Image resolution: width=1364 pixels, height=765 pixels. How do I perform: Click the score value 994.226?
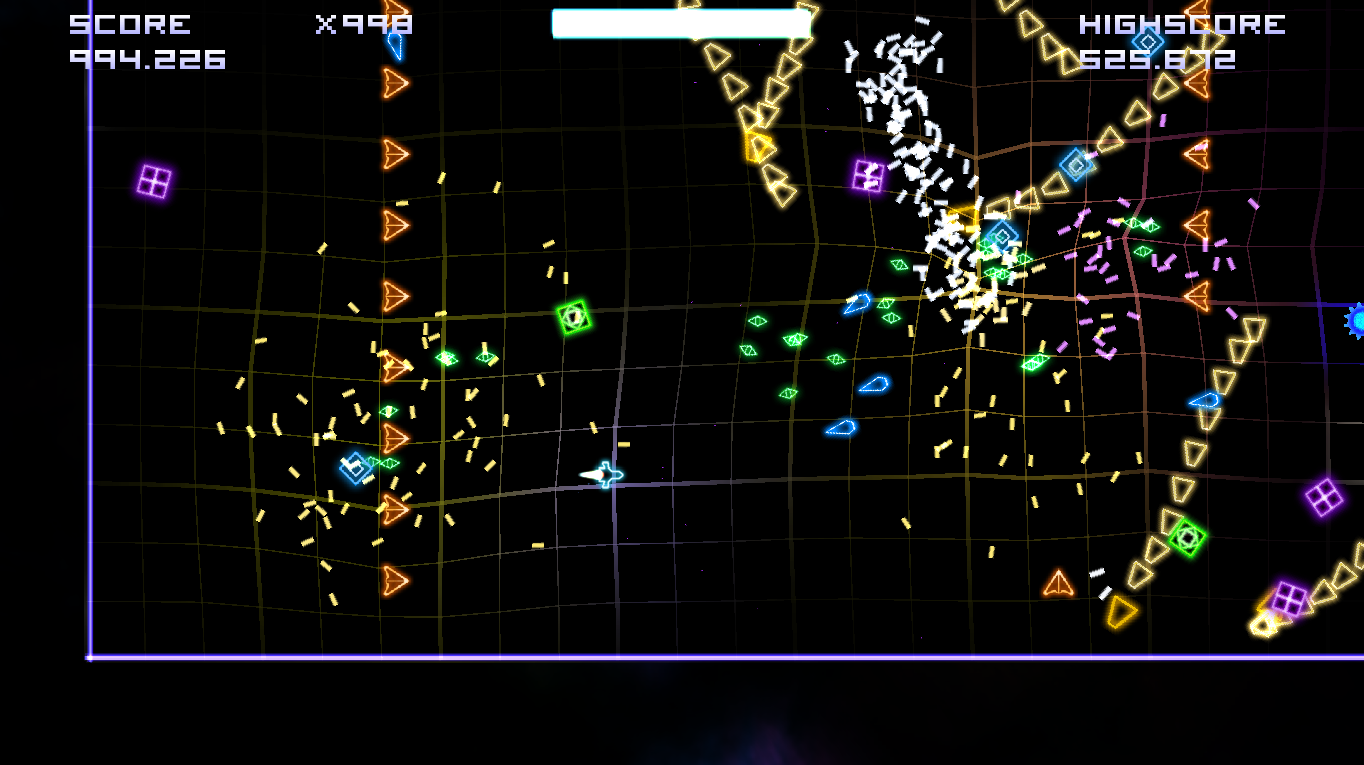click(146, 60)
